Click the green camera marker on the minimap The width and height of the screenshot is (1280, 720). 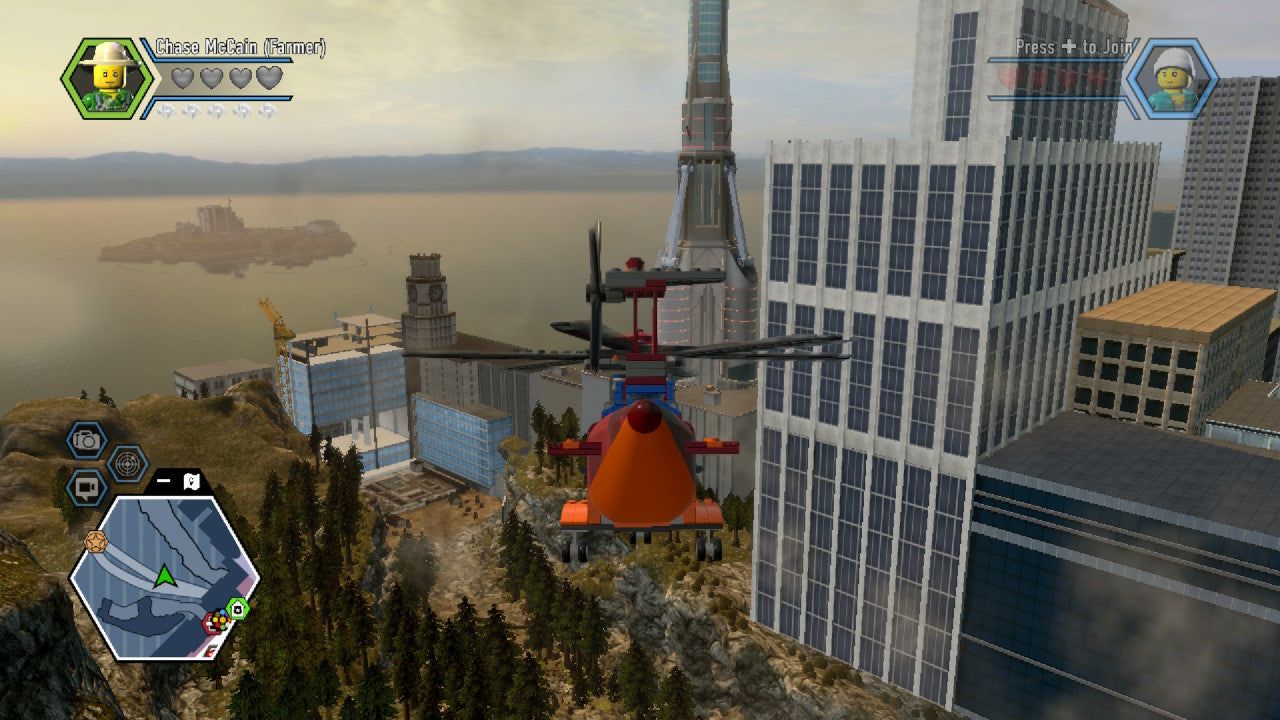click(236, 608)
